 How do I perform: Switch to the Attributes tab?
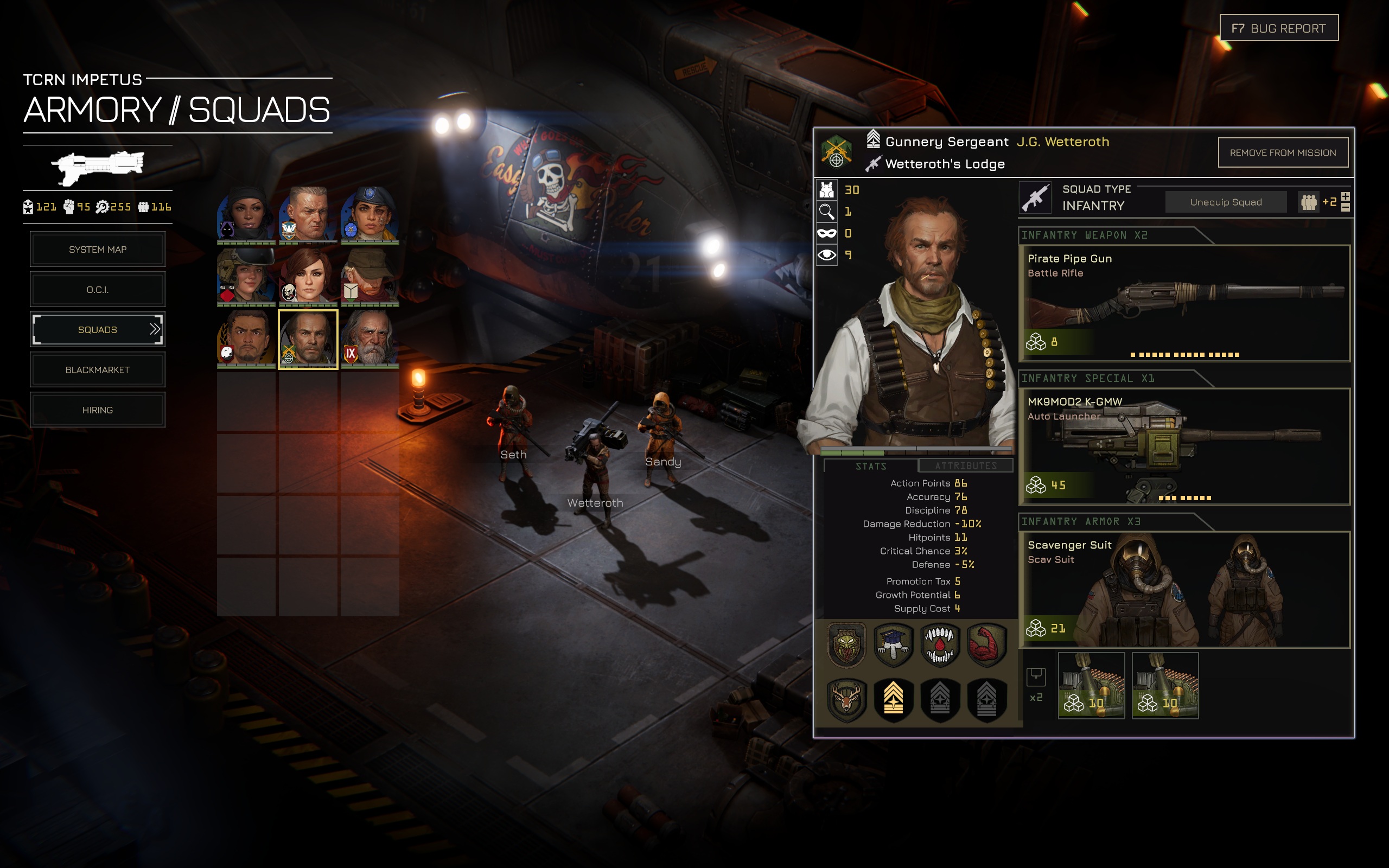pyautogui.click(x=965, y=465)
